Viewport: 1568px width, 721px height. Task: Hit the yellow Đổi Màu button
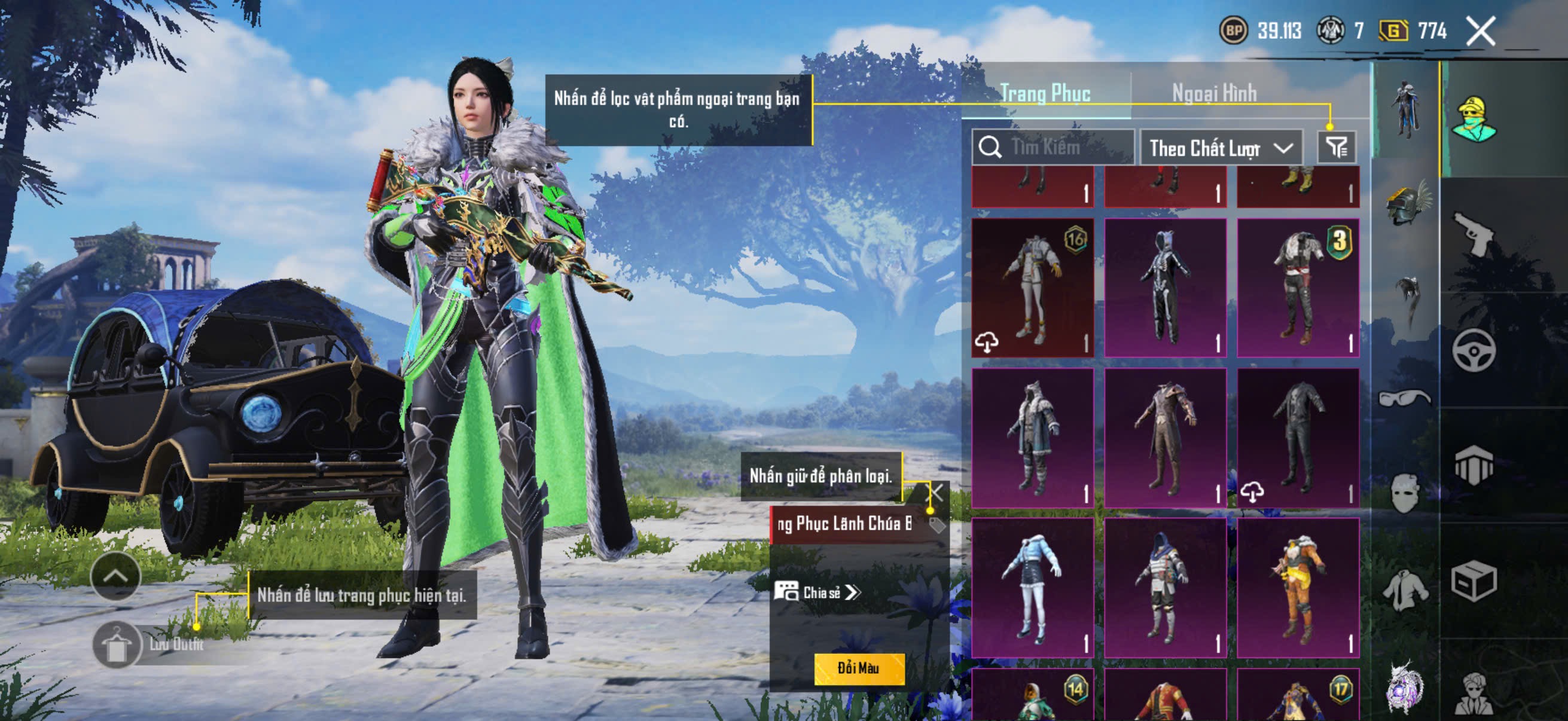(859, 668)
